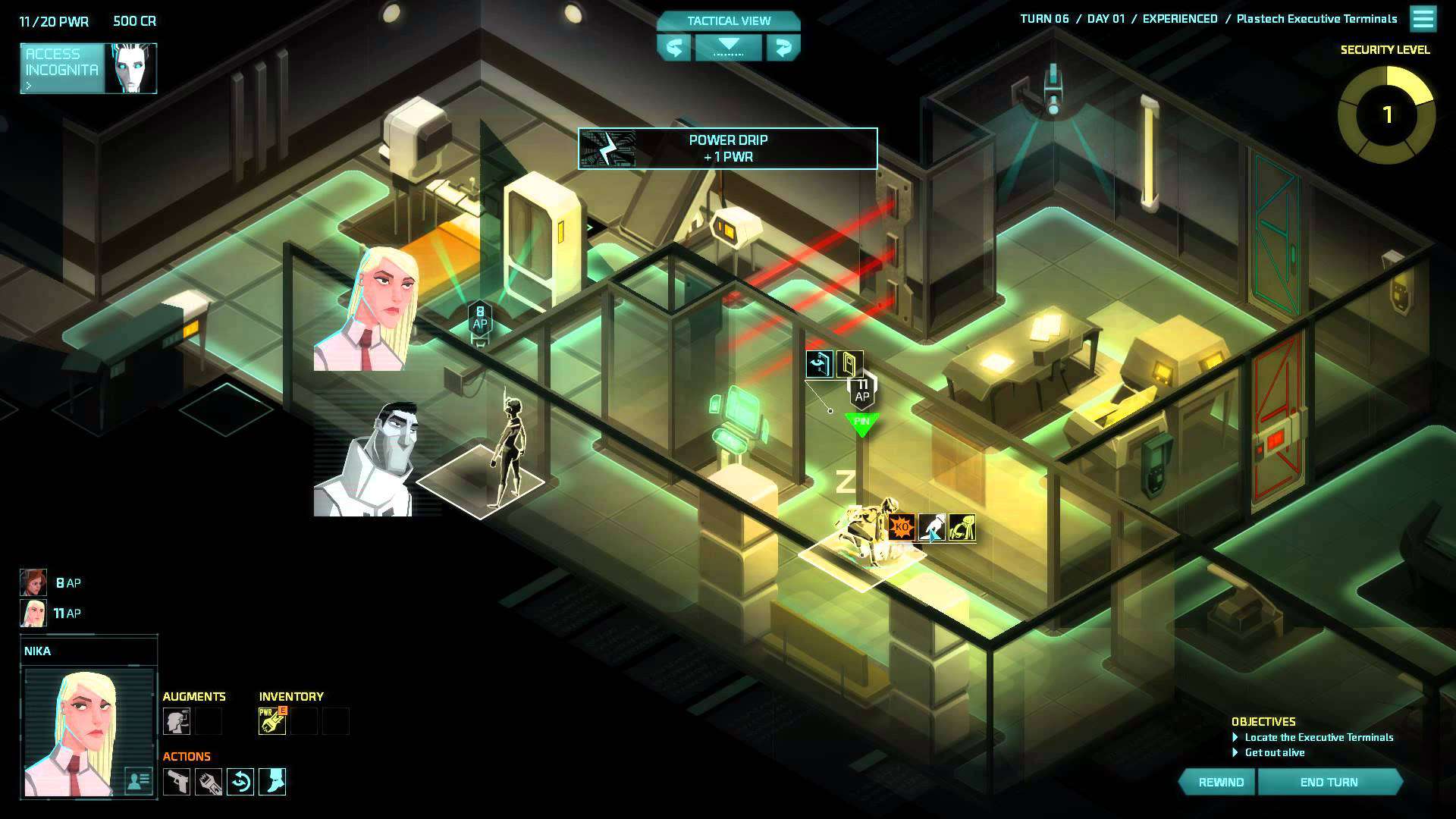Toggle Tactical View mode
Image resolution: width=1456 pixels, height=819 pixels.
pyautogui.click(x=727, y=20)
